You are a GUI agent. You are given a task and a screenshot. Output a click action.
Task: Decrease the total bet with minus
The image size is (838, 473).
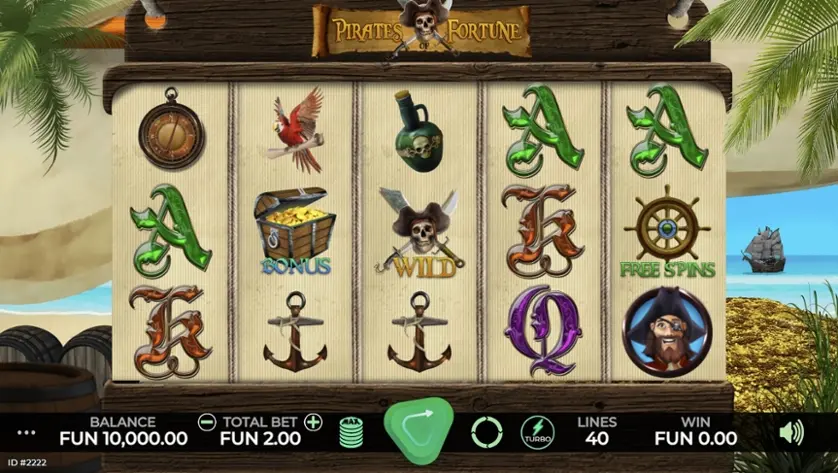pyautogui.click(x=207, y=422)
